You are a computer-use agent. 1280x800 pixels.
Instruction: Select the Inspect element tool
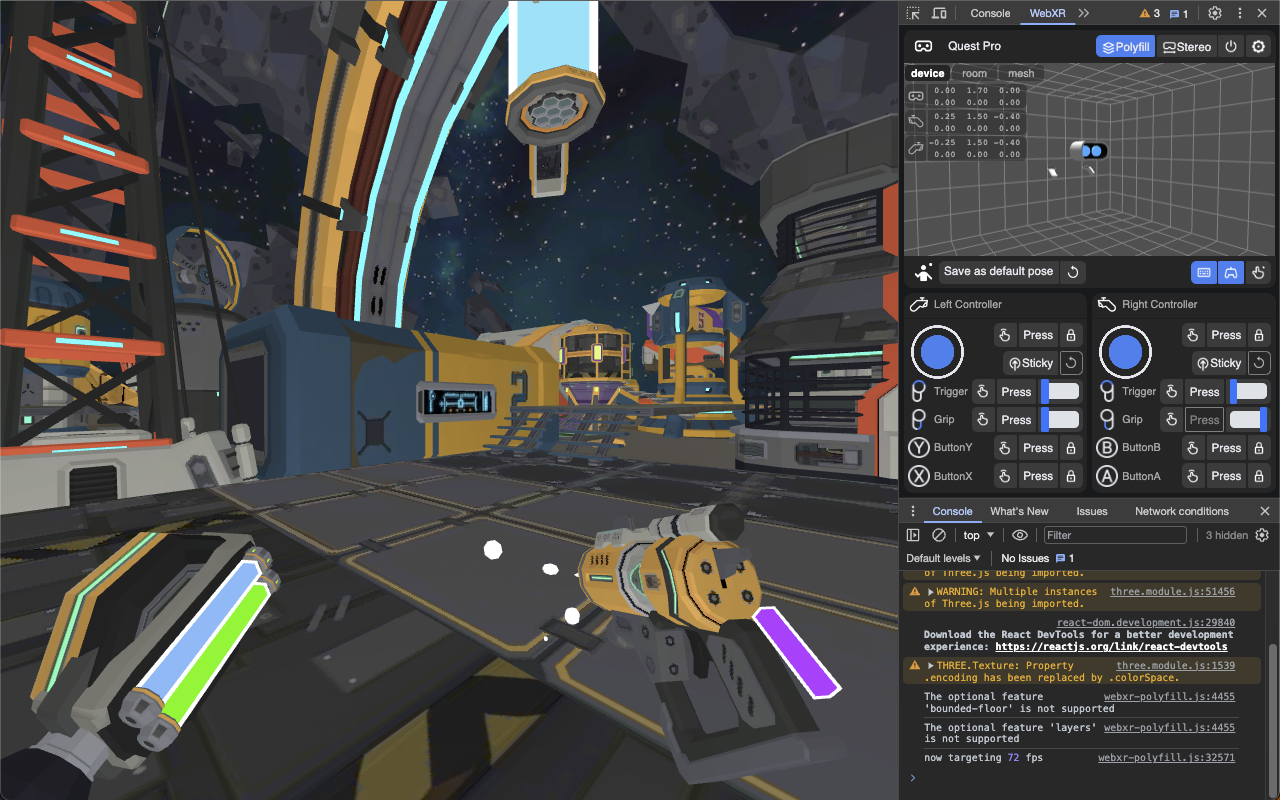pos(913,13)
